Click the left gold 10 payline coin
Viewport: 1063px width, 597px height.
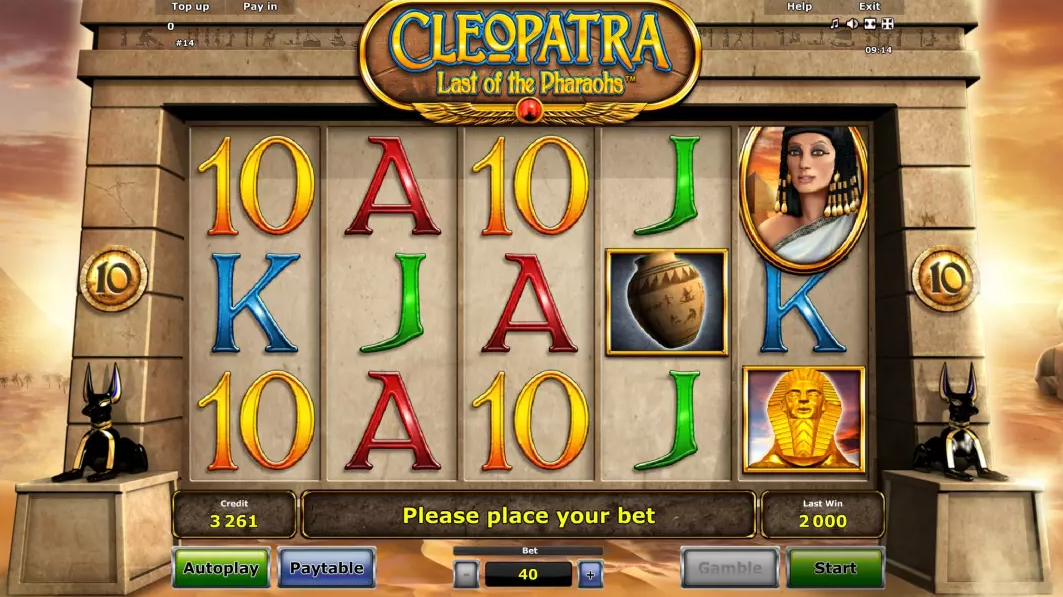(x=113, y=278)
